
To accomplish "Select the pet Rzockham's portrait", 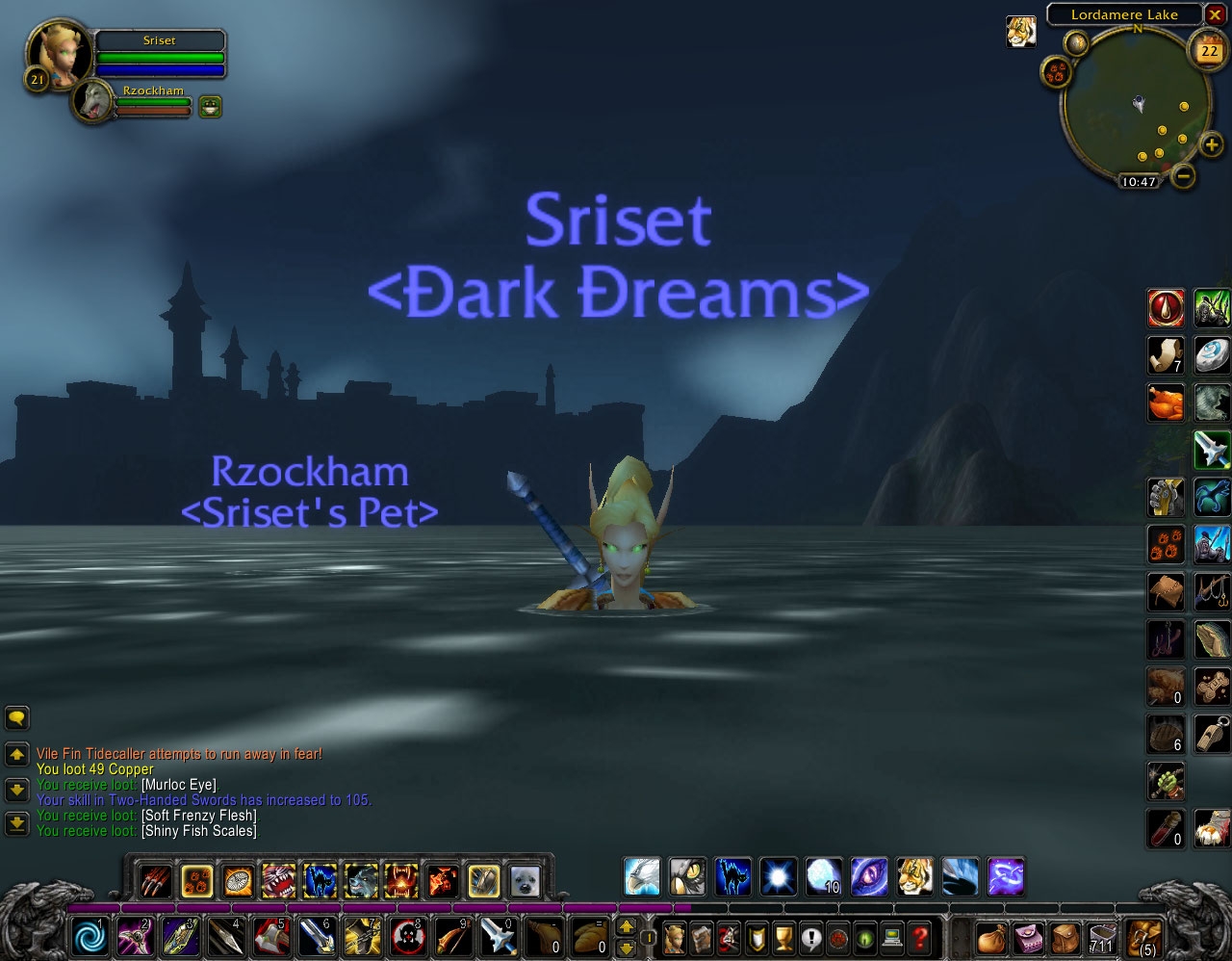I will click(x=93, y=102).
